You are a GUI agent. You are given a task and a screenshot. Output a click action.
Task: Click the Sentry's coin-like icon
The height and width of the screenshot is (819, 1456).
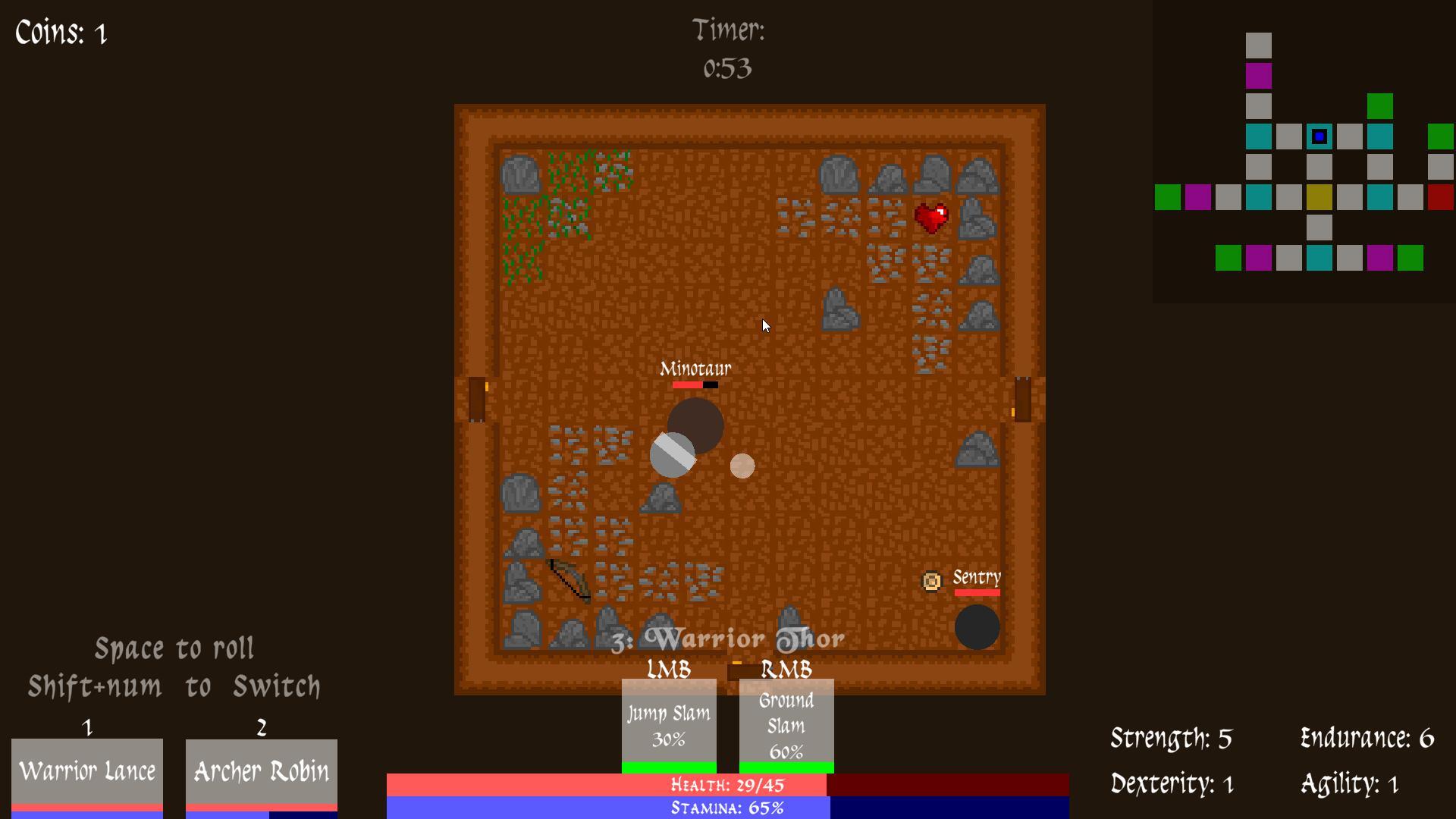coord(931,582)
